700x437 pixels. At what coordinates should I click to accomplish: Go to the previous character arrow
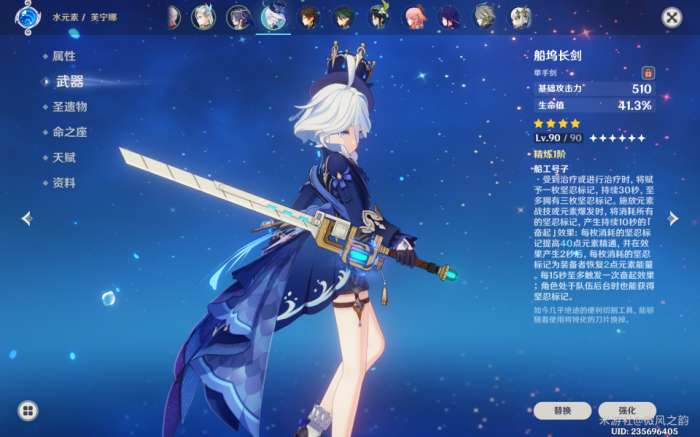27,218
